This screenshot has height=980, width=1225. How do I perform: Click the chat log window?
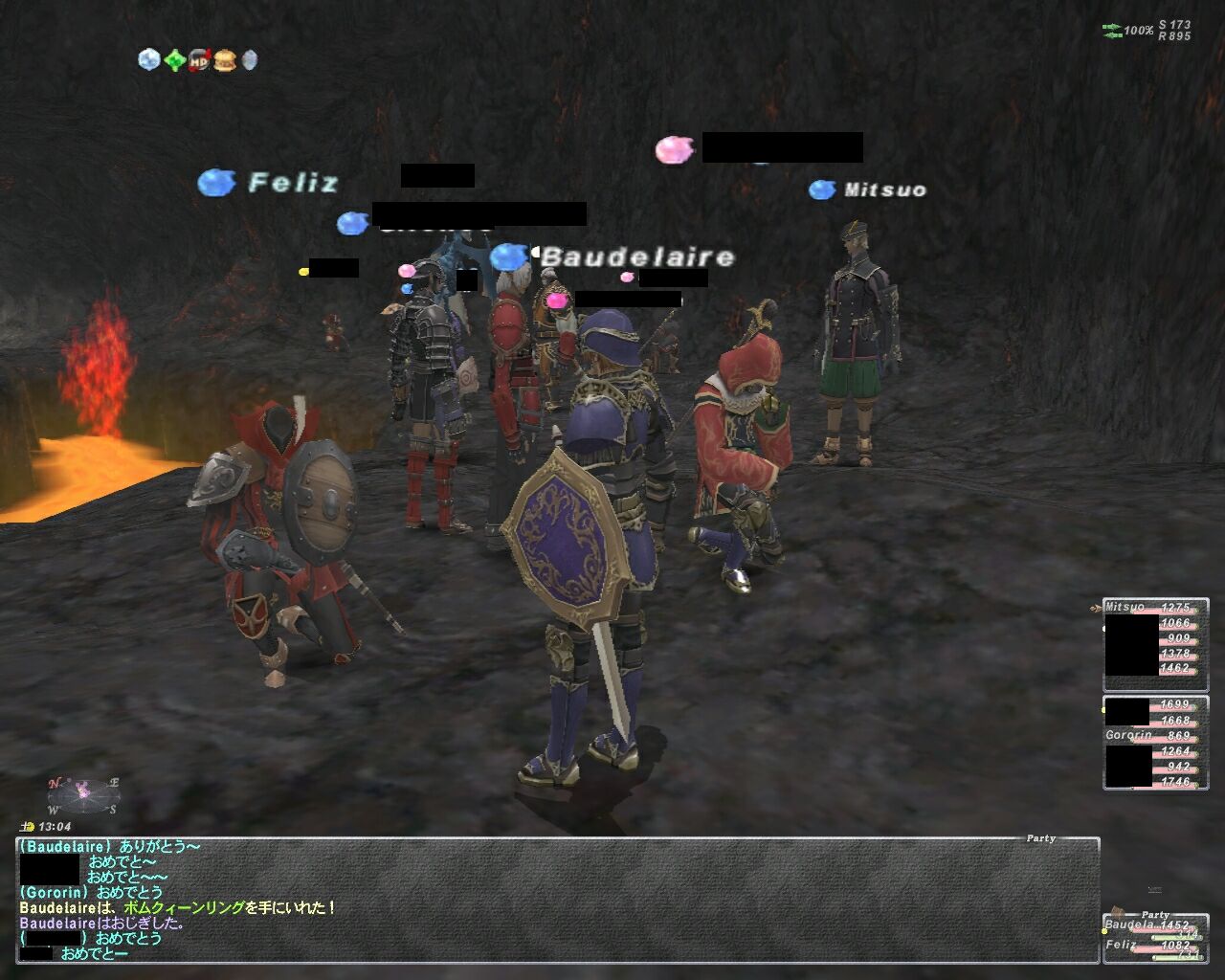(x=557, y=900)
